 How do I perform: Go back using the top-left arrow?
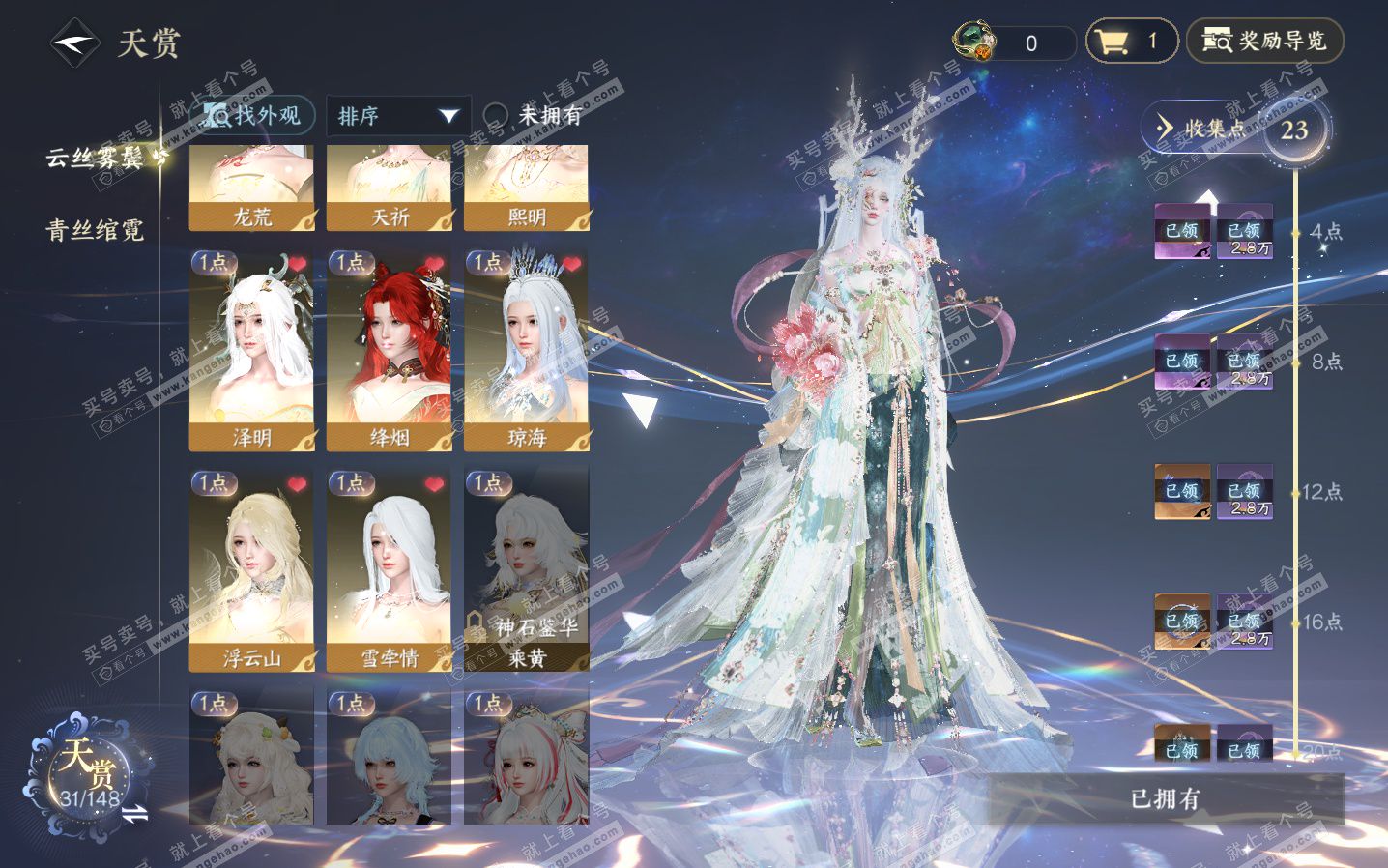pos(74,43)
